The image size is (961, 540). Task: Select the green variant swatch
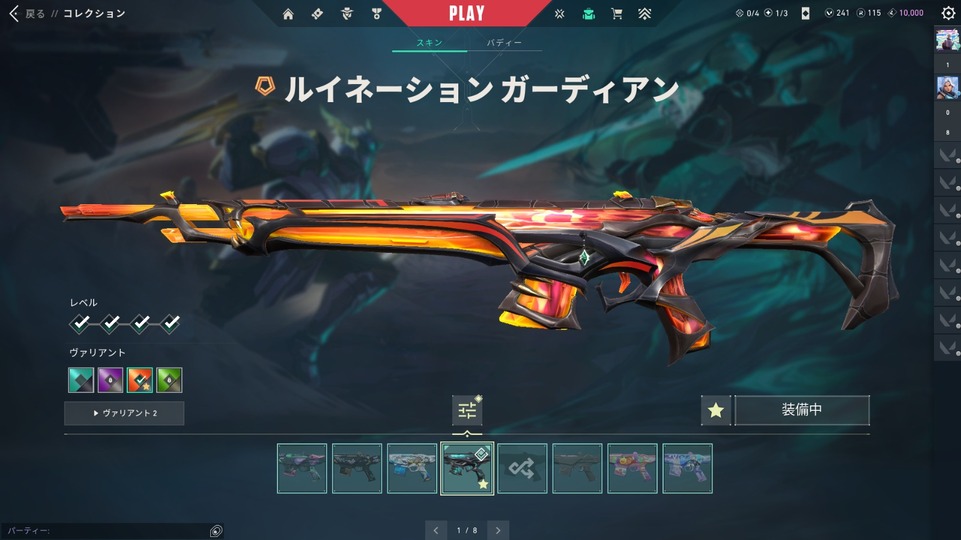(x=169, y=380)
